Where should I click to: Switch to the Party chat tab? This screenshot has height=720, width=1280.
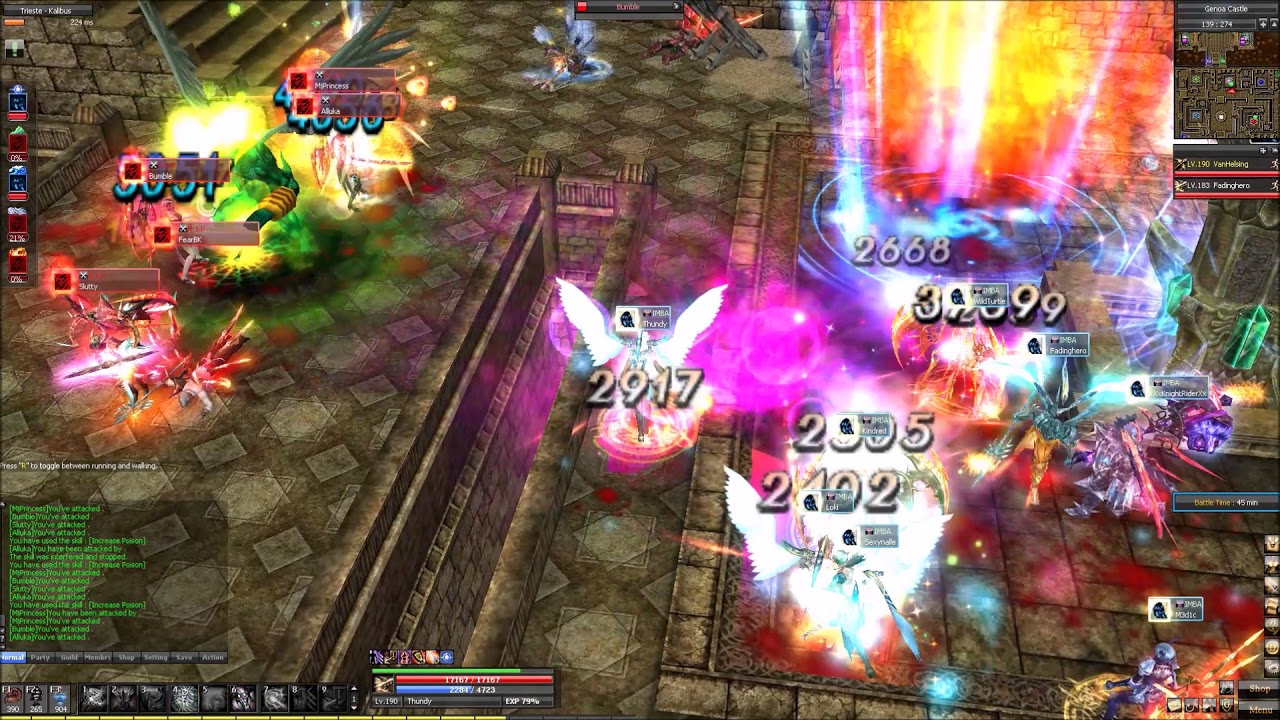pos(40,657)
